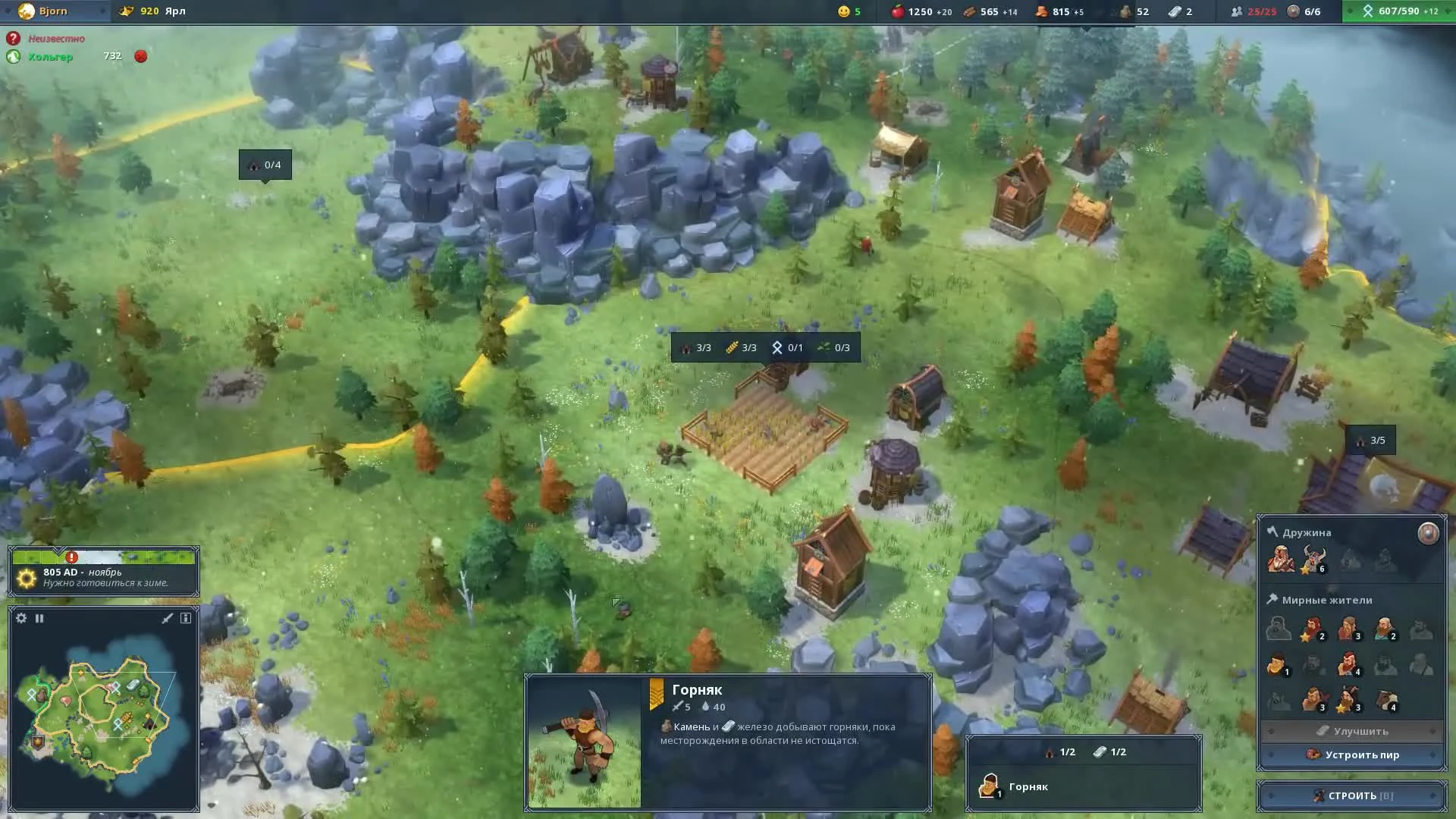1456x819 pixels.
Task: Click the happiness smiley icon in top bar
Action: pos(844,11)
